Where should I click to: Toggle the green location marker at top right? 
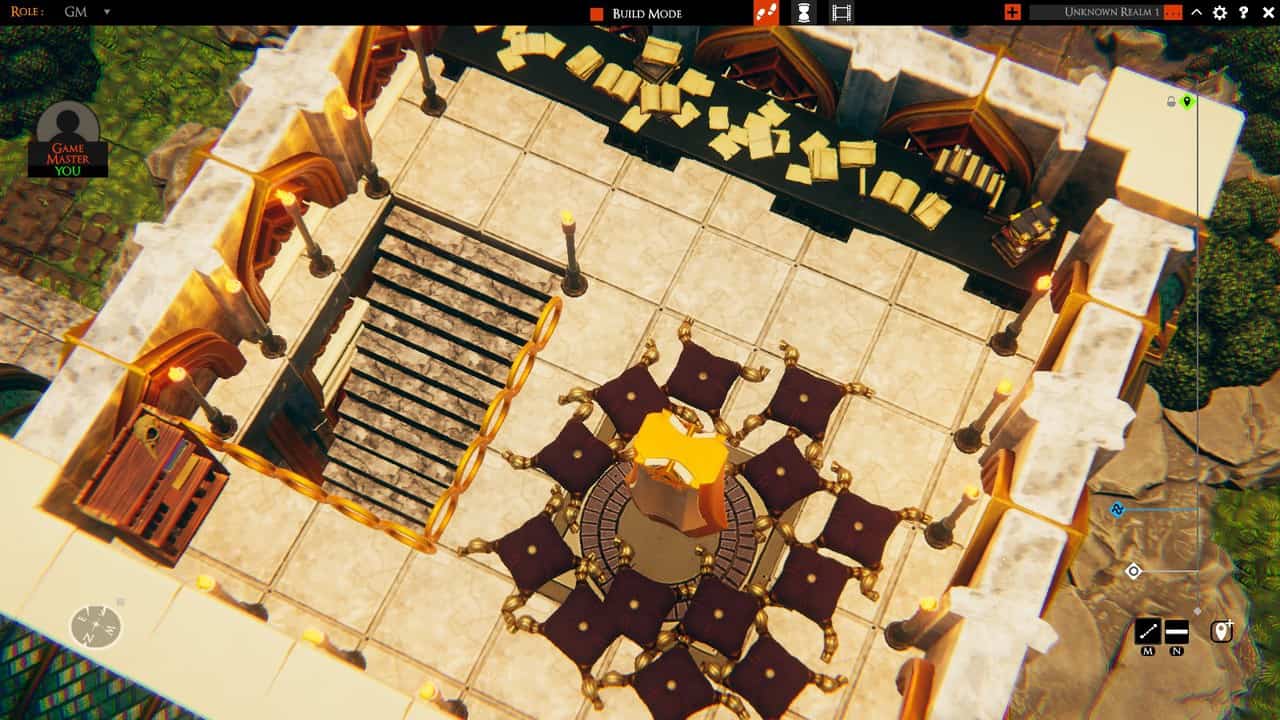1187,100
